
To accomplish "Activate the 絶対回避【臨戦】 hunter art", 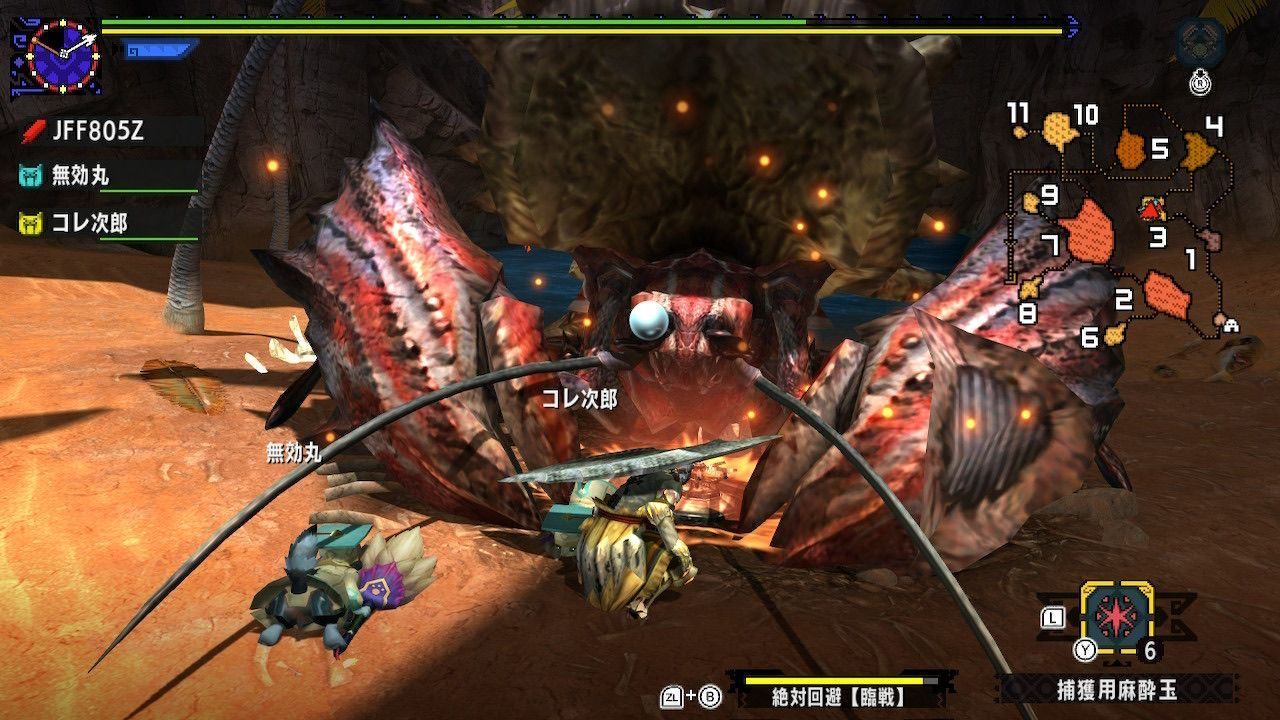I will point(838,696).
